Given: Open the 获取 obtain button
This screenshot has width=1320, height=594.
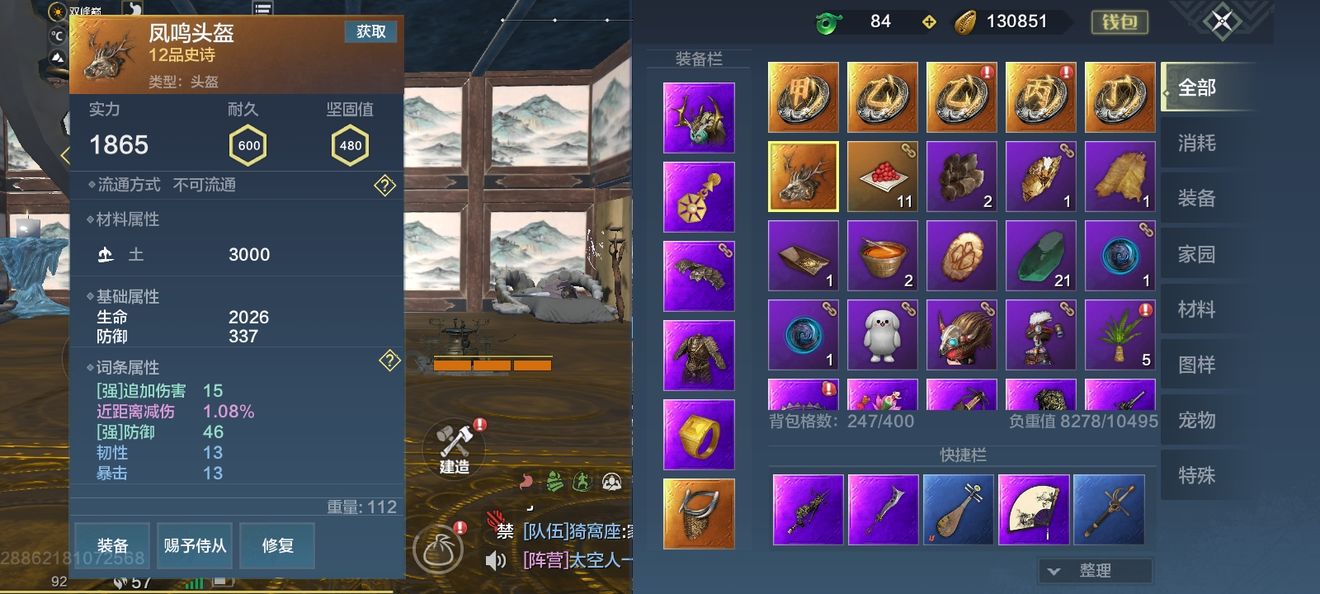Looking at the screenshot, I should coord(370,32).
